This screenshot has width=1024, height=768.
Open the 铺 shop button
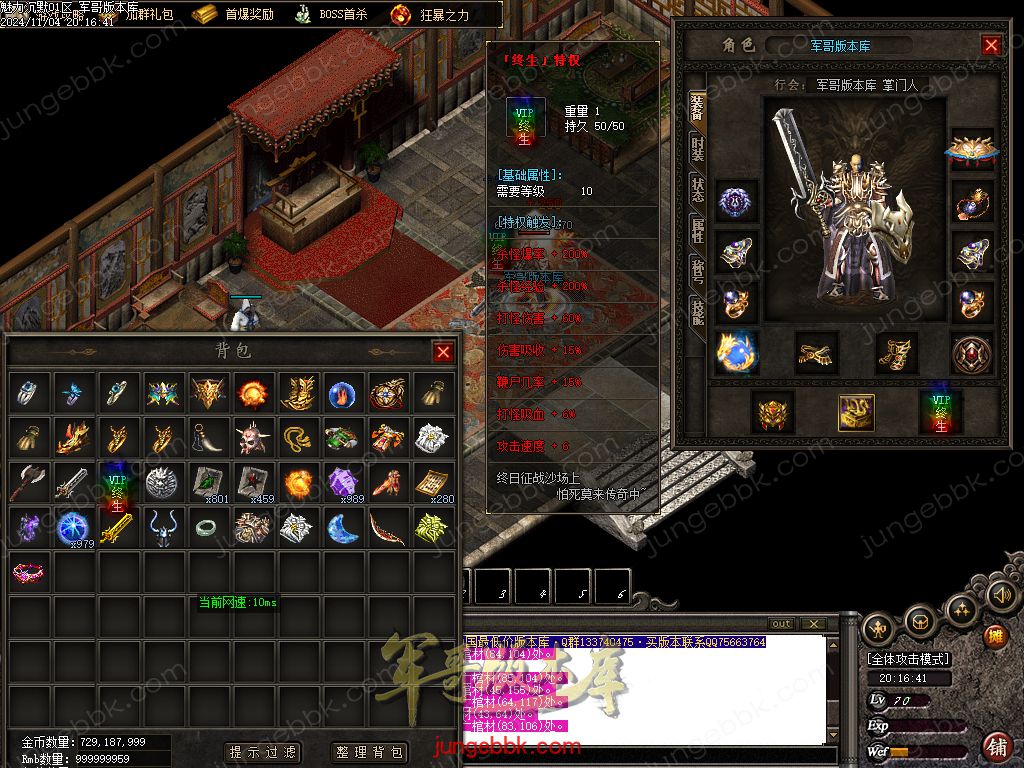click(996, 745)
